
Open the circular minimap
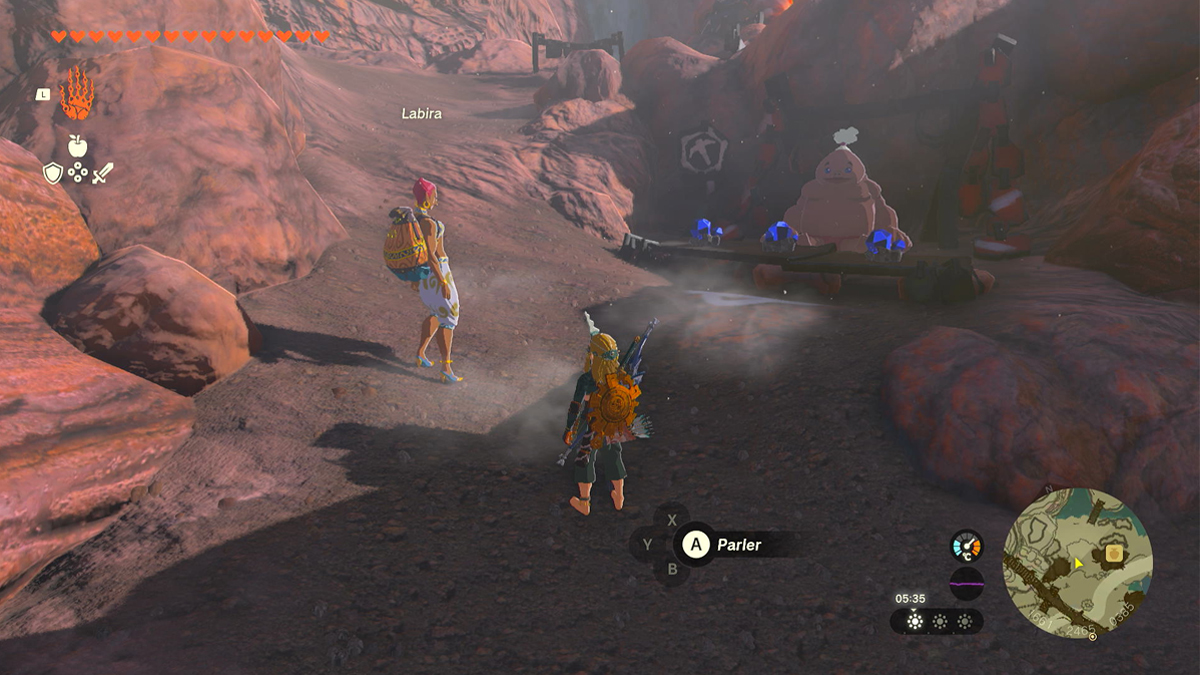[x=1077, y=562]
